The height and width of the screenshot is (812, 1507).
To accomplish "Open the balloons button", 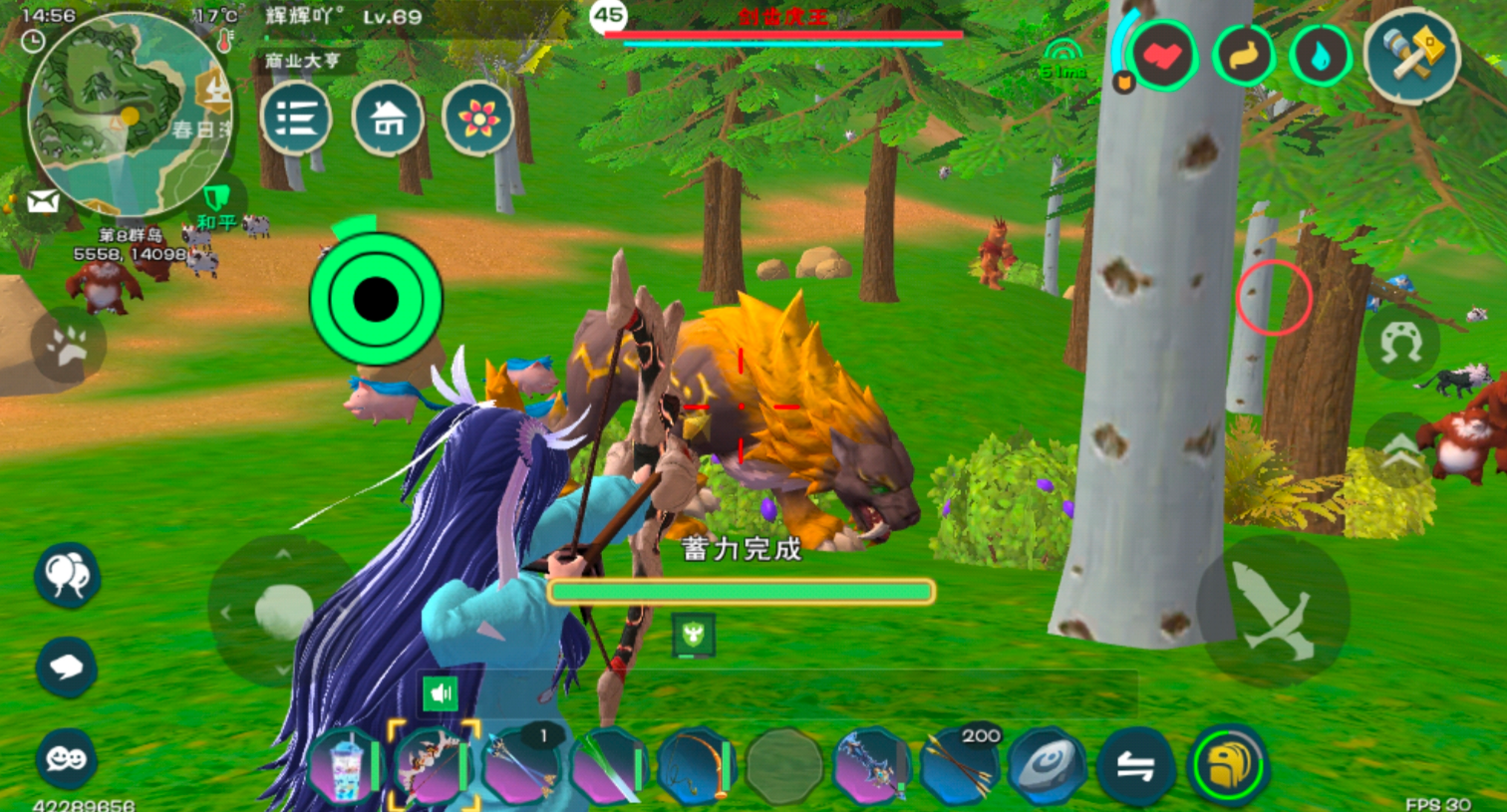I will pyautogui.click(x=67, y=575).
